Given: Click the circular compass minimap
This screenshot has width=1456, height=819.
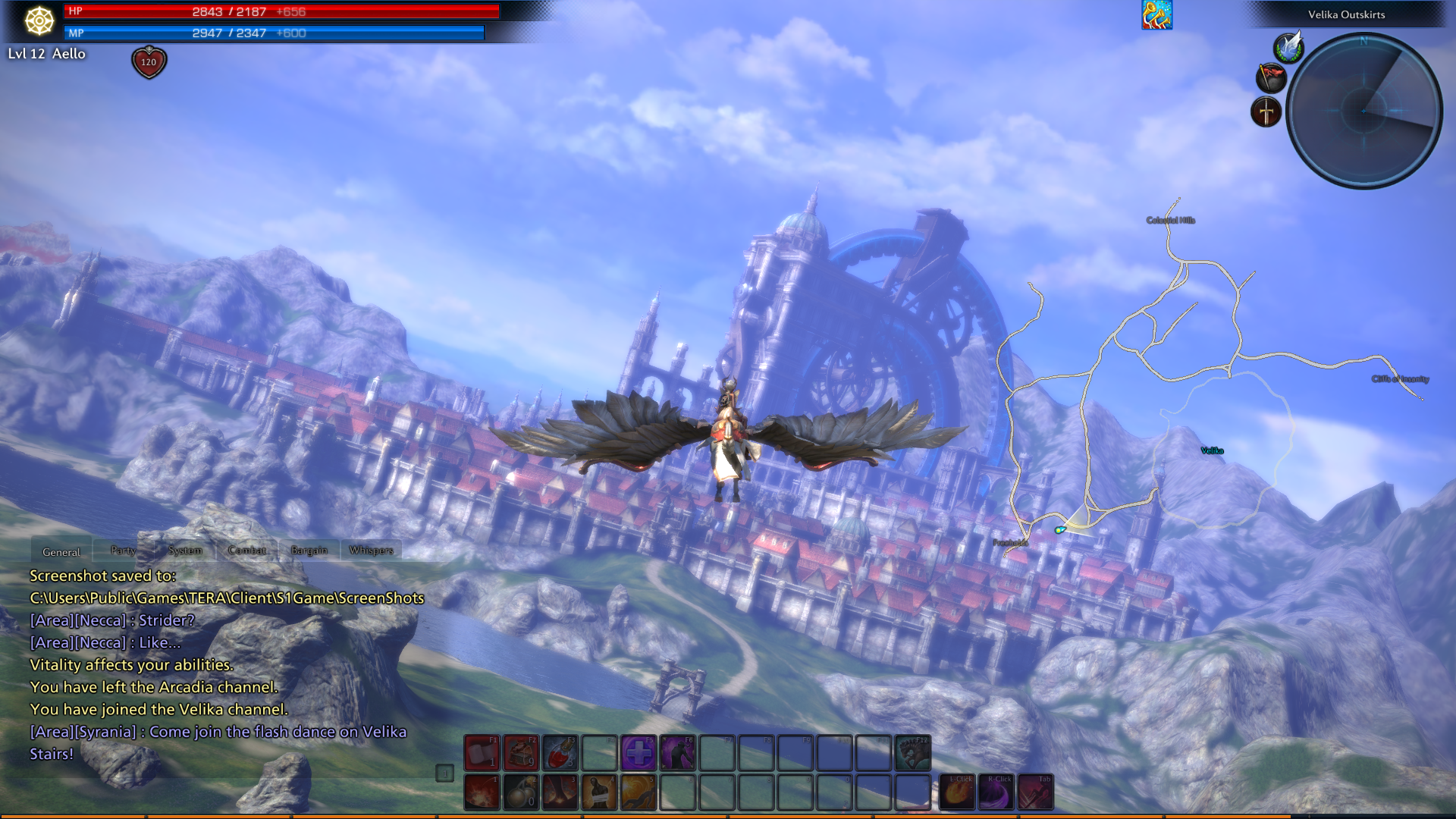Looking at the screenshot, I should tap(1364, 111).
